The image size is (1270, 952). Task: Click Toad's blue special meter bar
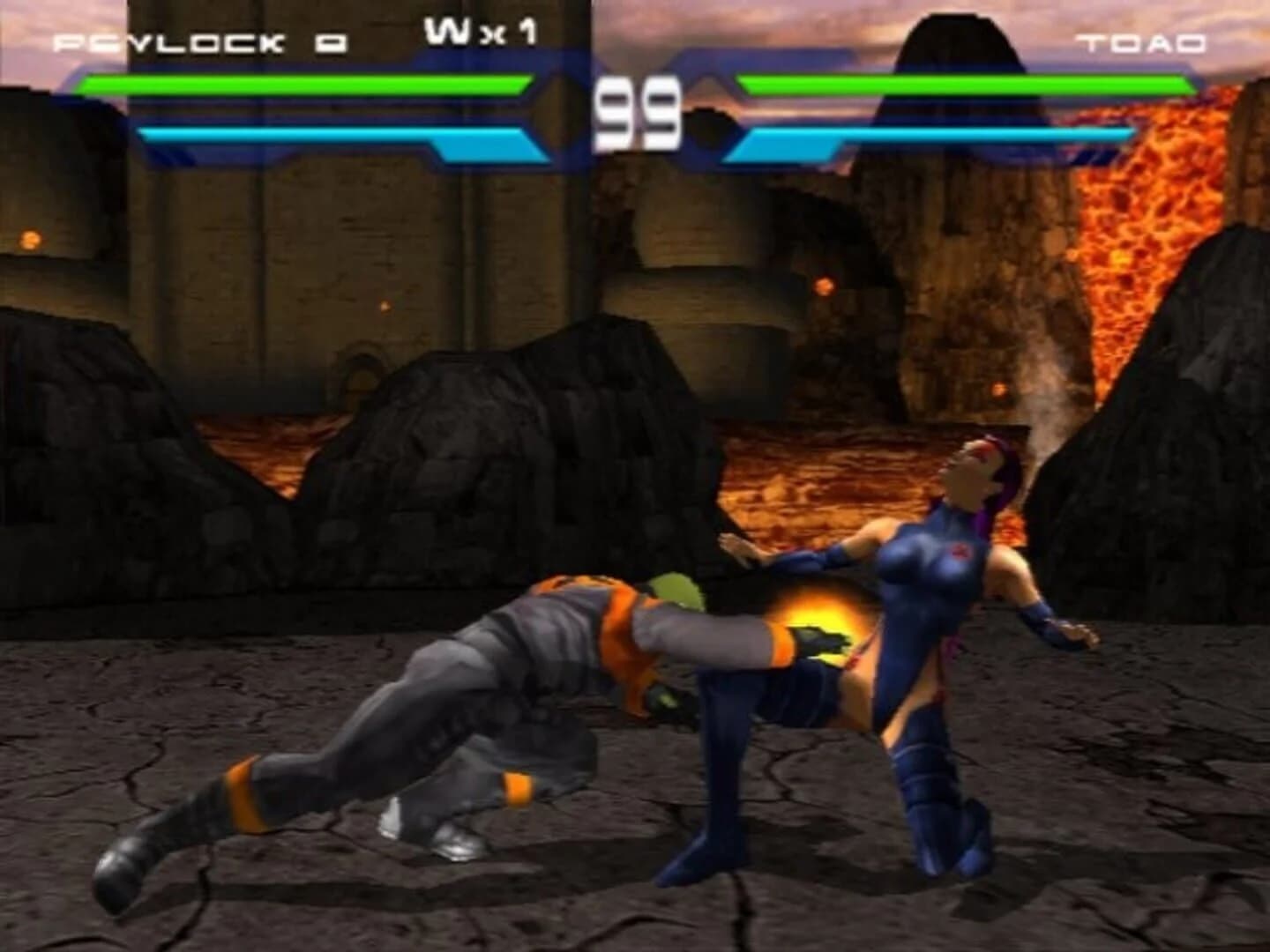[935, 134]
